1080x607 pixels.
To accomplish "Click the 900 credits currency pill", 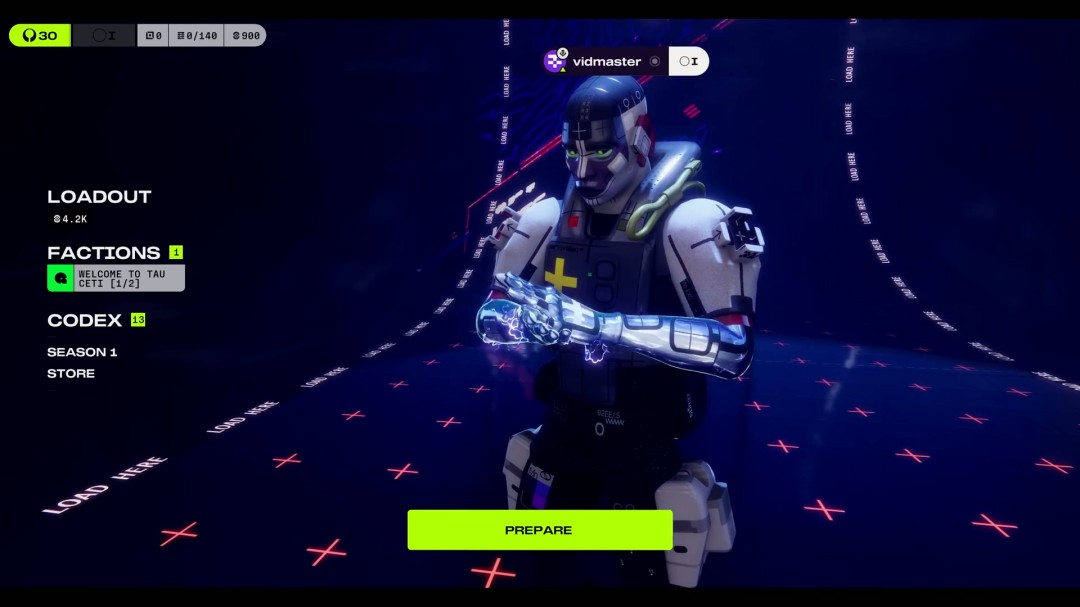I will pyautogui.click(x=245, y=36).
